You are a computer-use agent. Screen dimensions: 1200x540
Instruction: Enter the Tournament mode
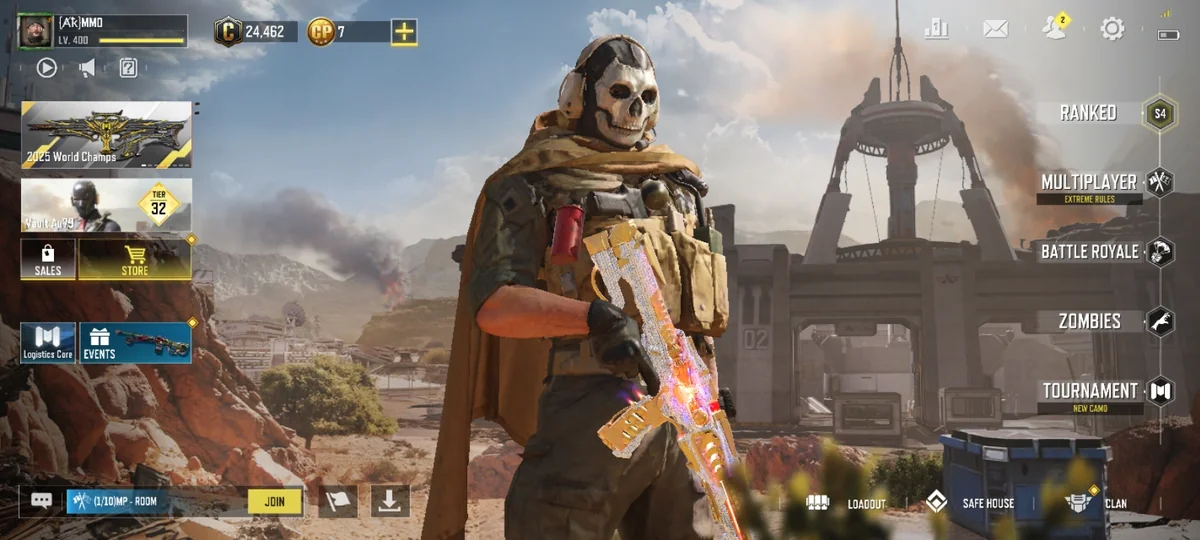tap(1090, 391)
